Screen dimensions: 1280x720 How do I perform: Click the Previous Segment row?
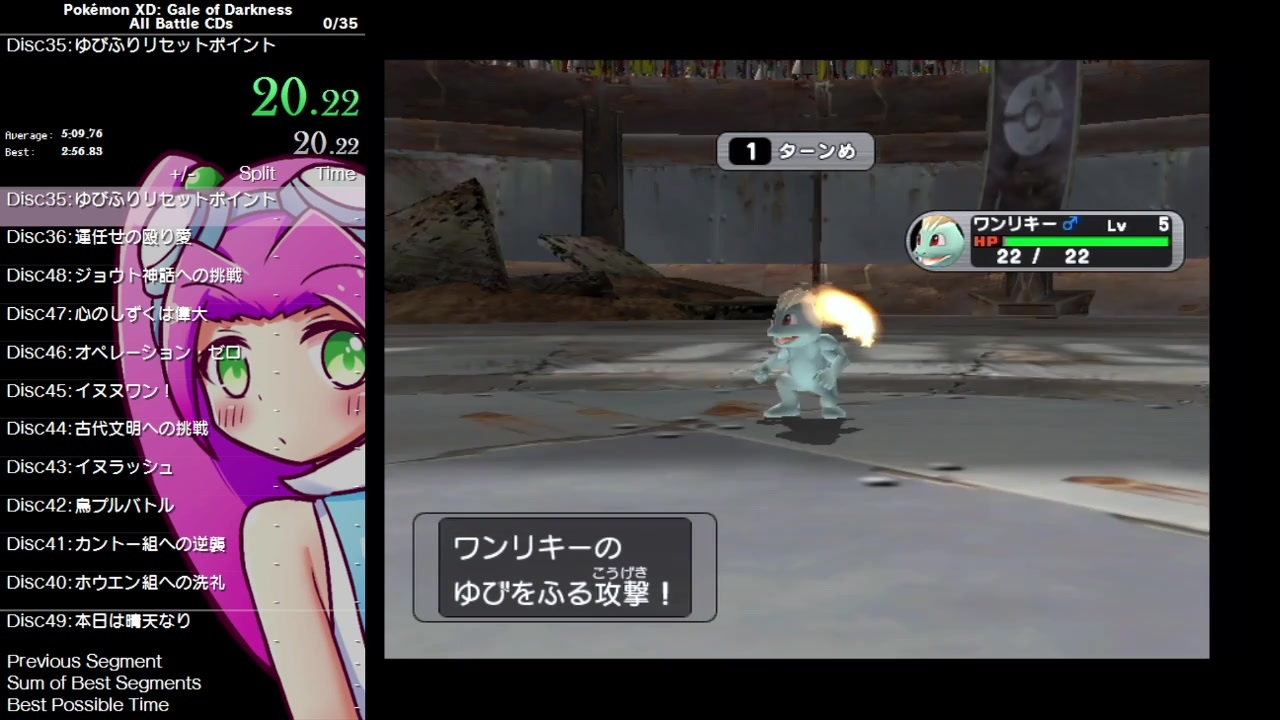[84, 661]
